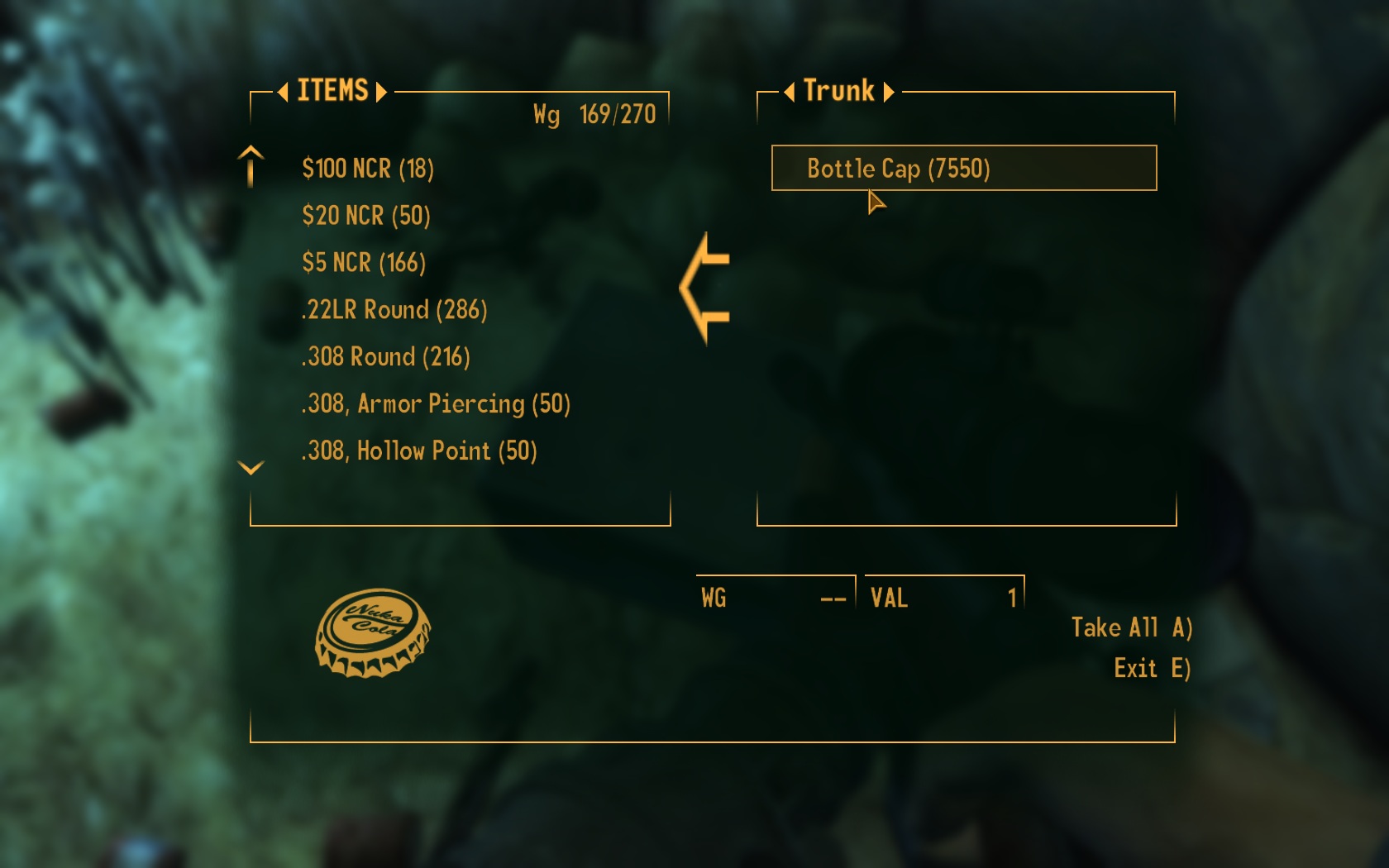Image resolution: width=1389 pixels, height=868 pixels.
Task: Click the .308 Round (216) entry
Action: pos(385,357)
